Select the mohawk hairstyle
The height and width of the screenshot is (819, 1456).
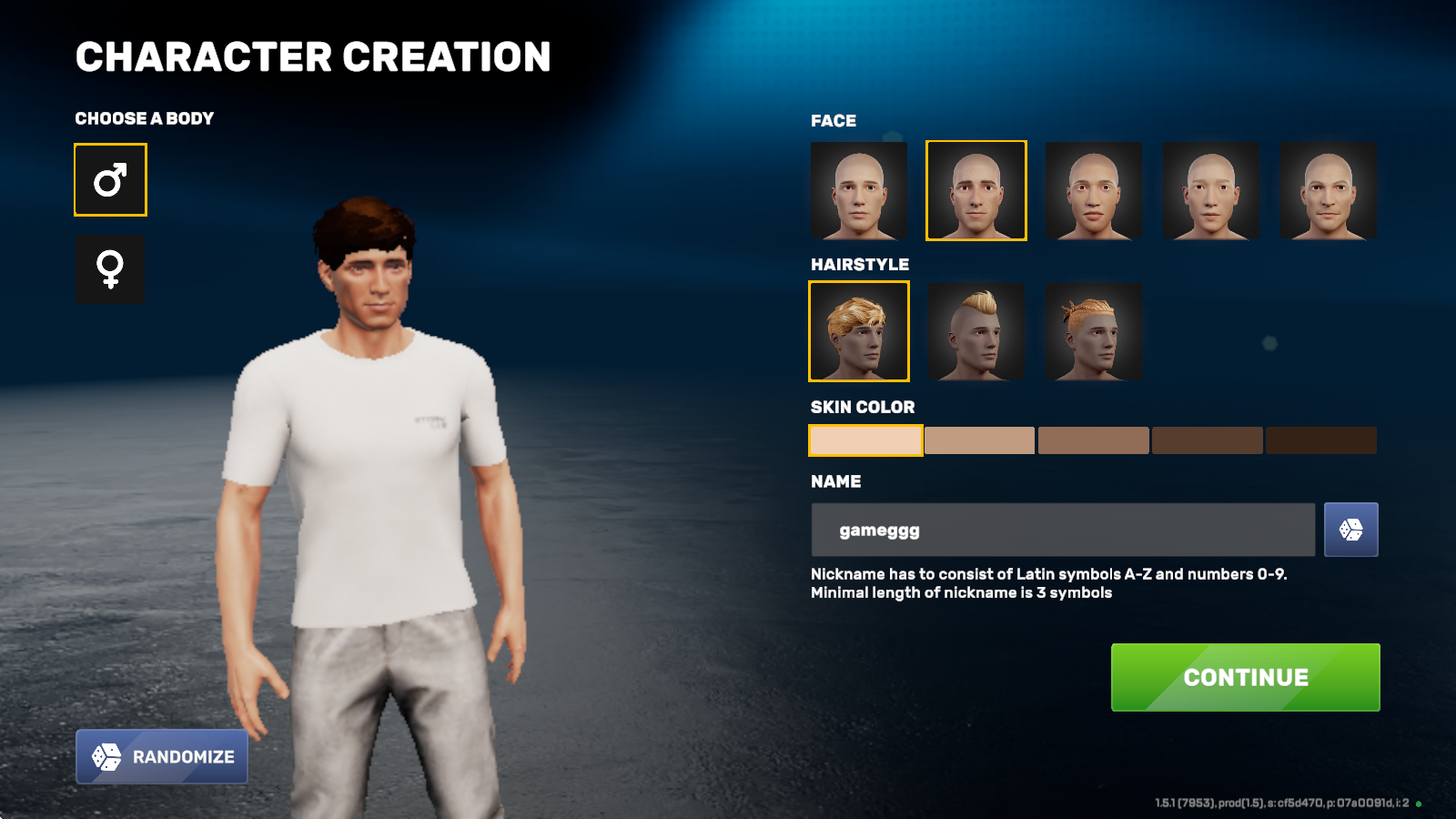click(x=976, y=331)
